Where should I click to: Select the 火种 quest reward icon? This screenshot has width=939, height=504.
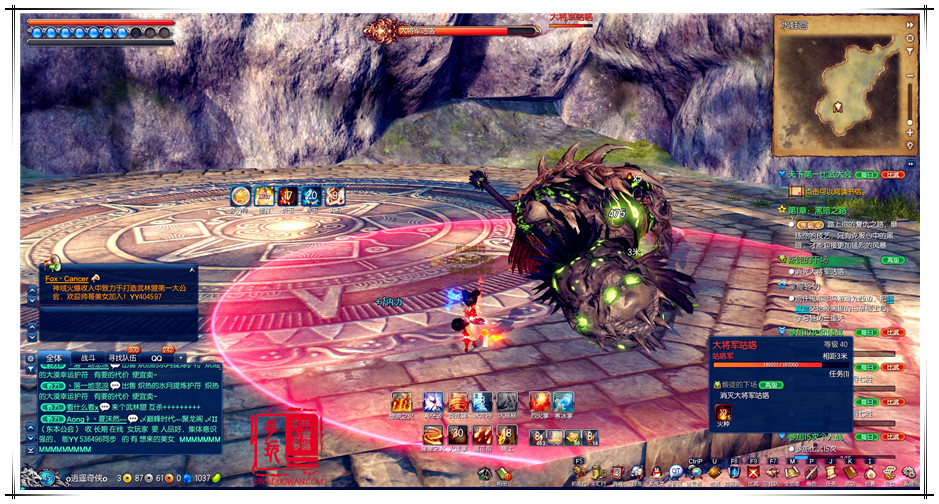tap(723, 414)
